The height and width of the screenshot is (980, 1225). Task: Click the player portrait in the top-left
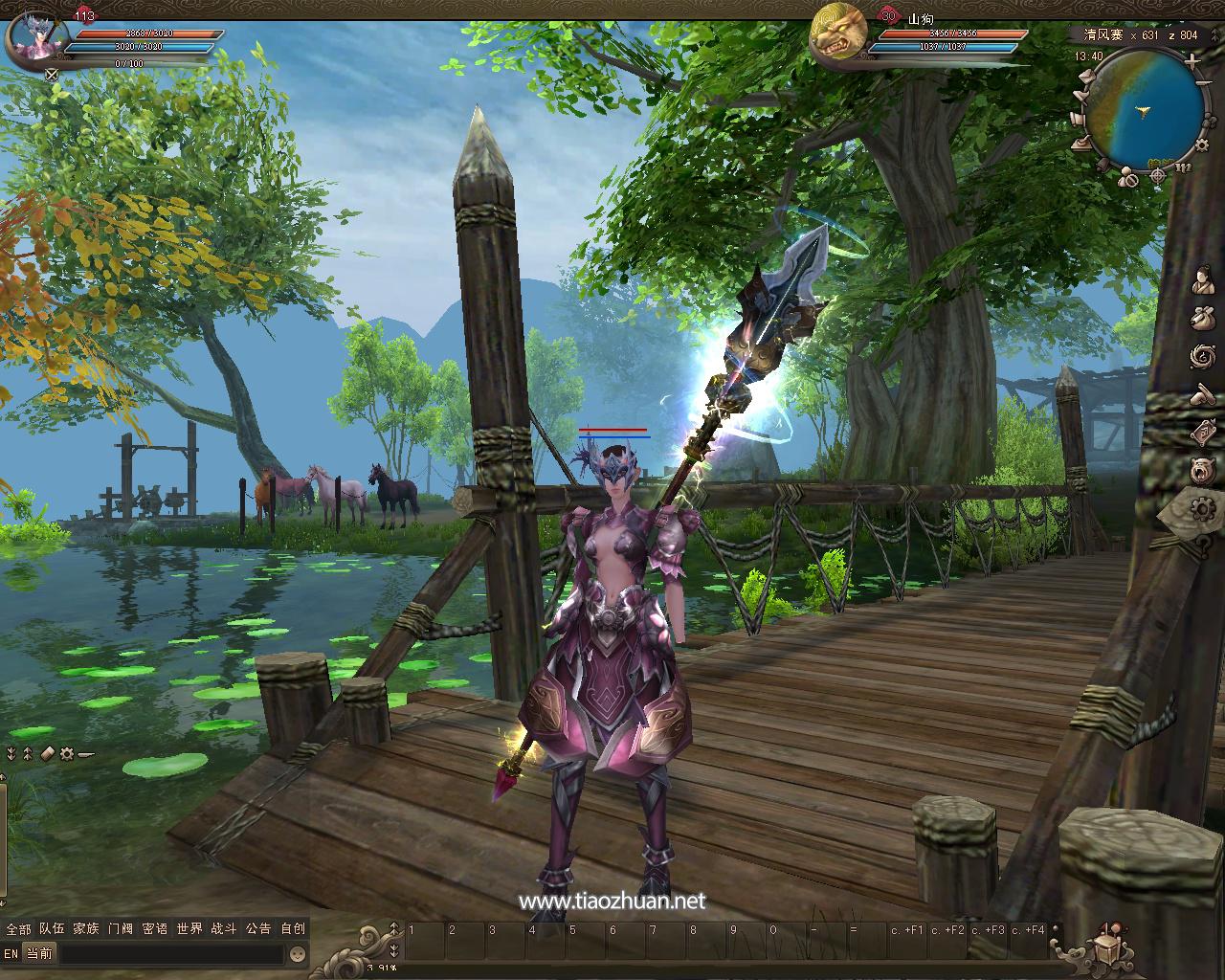click(x=37, y=40)
